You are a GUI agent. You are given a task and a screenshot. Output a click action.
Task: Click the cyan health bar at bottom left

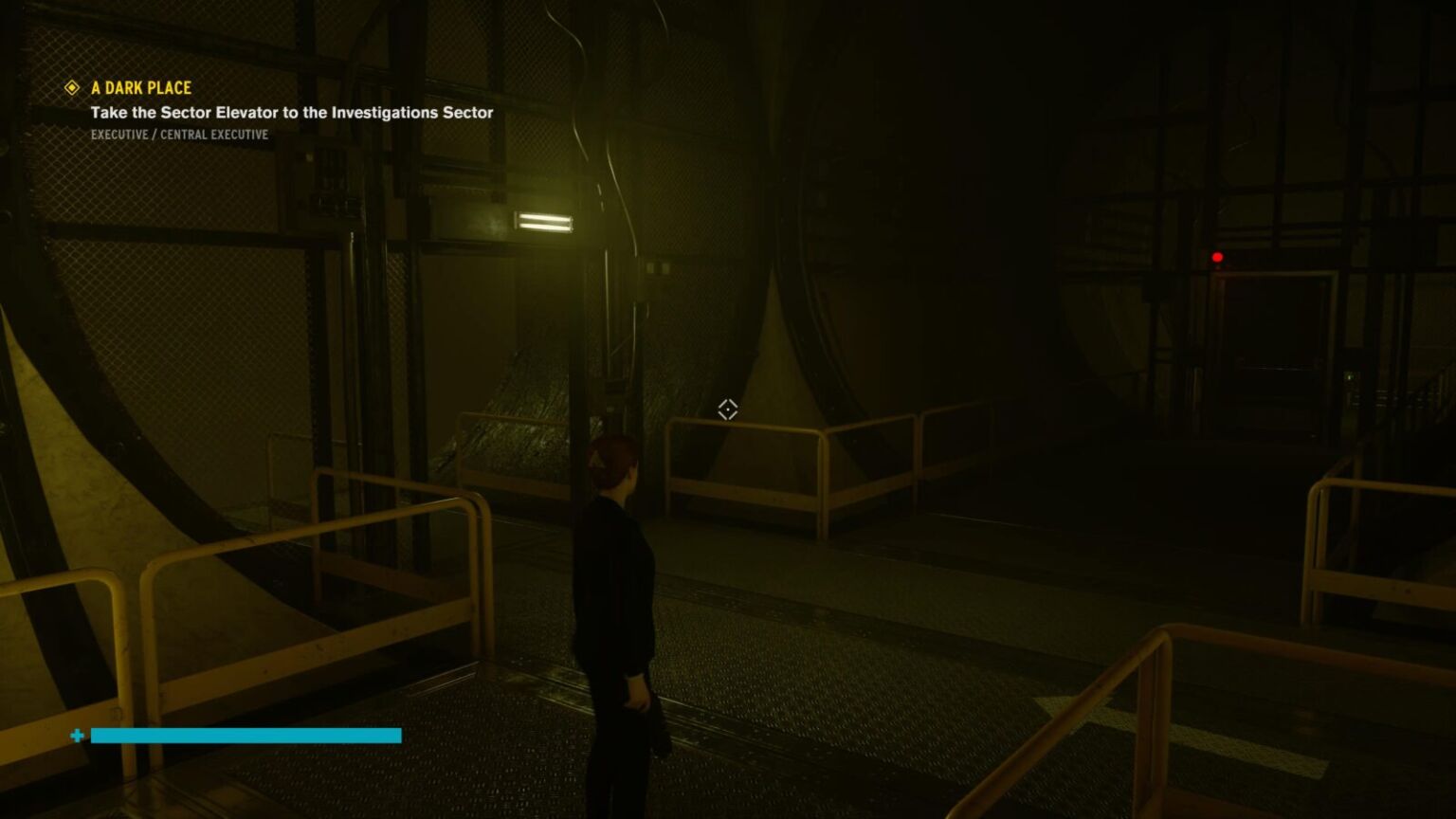(245, 736)
